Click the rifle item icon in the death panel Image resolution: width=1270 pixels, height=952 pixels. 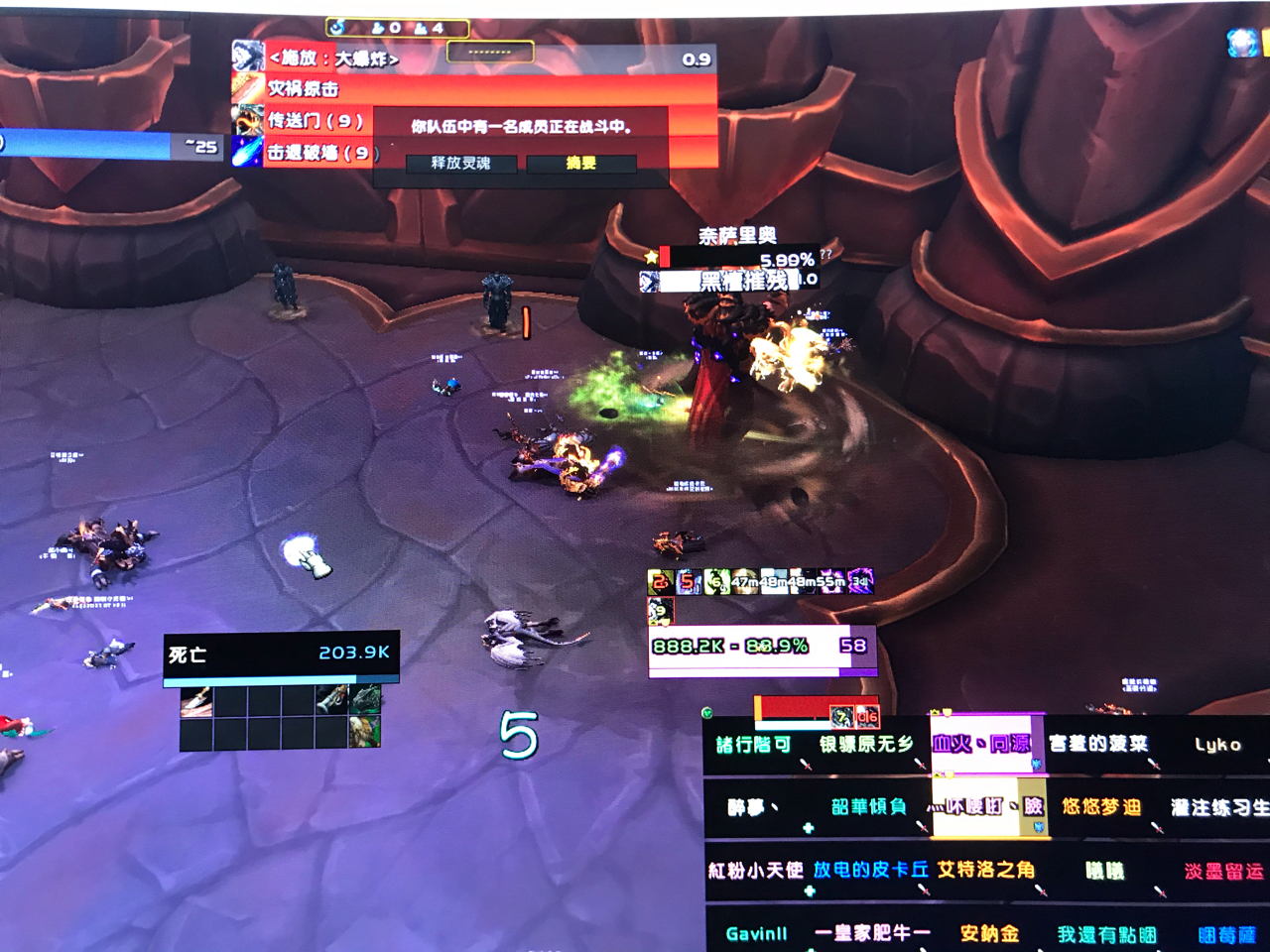pos(331,700)
